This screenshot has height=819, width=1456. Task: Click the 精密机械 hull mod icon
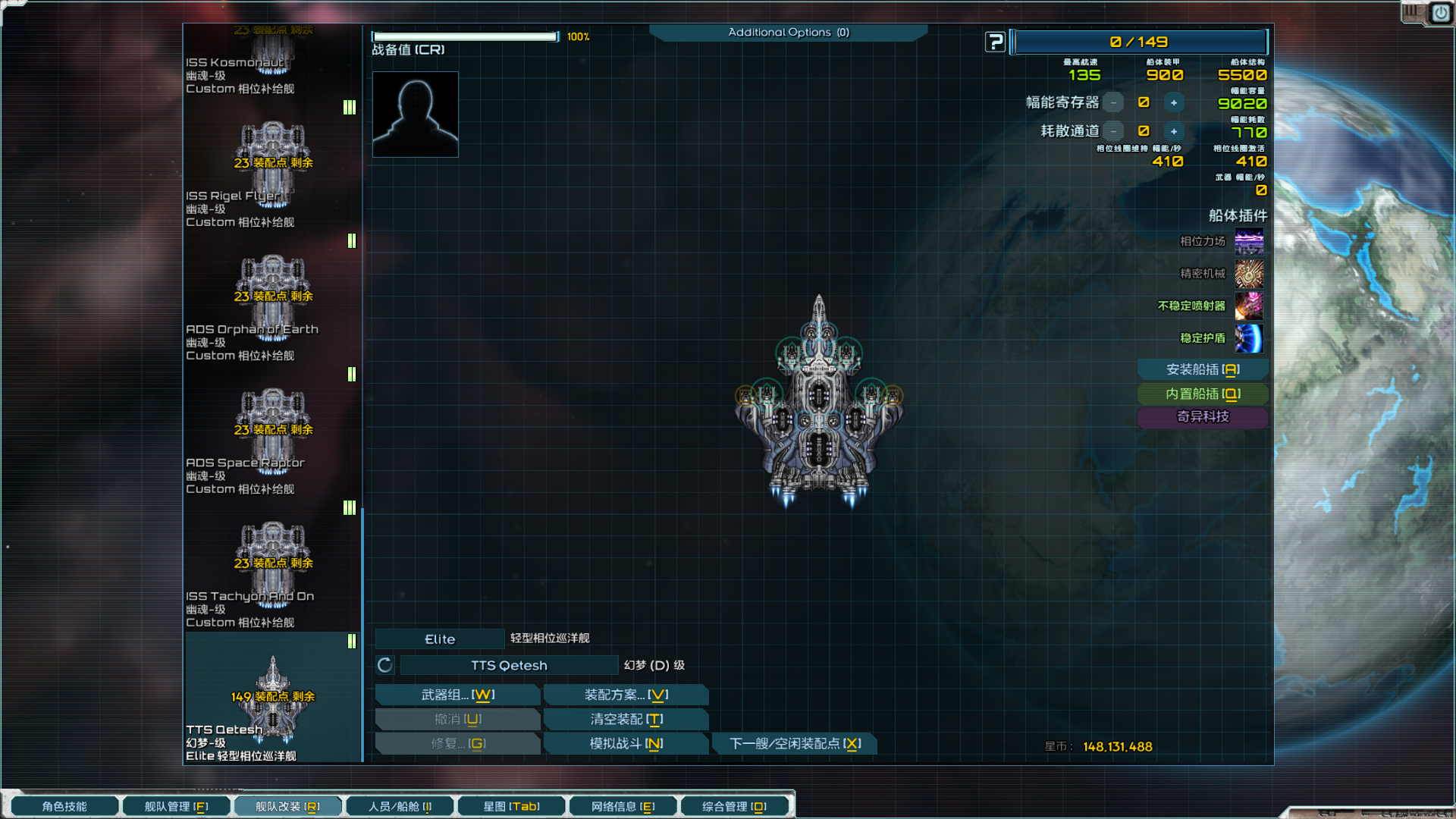point(1249,274)
